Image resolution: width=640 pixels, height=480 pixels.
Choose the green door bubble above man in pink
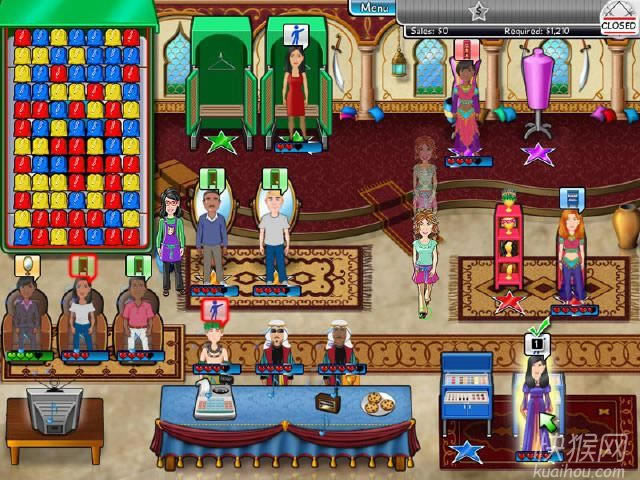(x=138, y=266)
